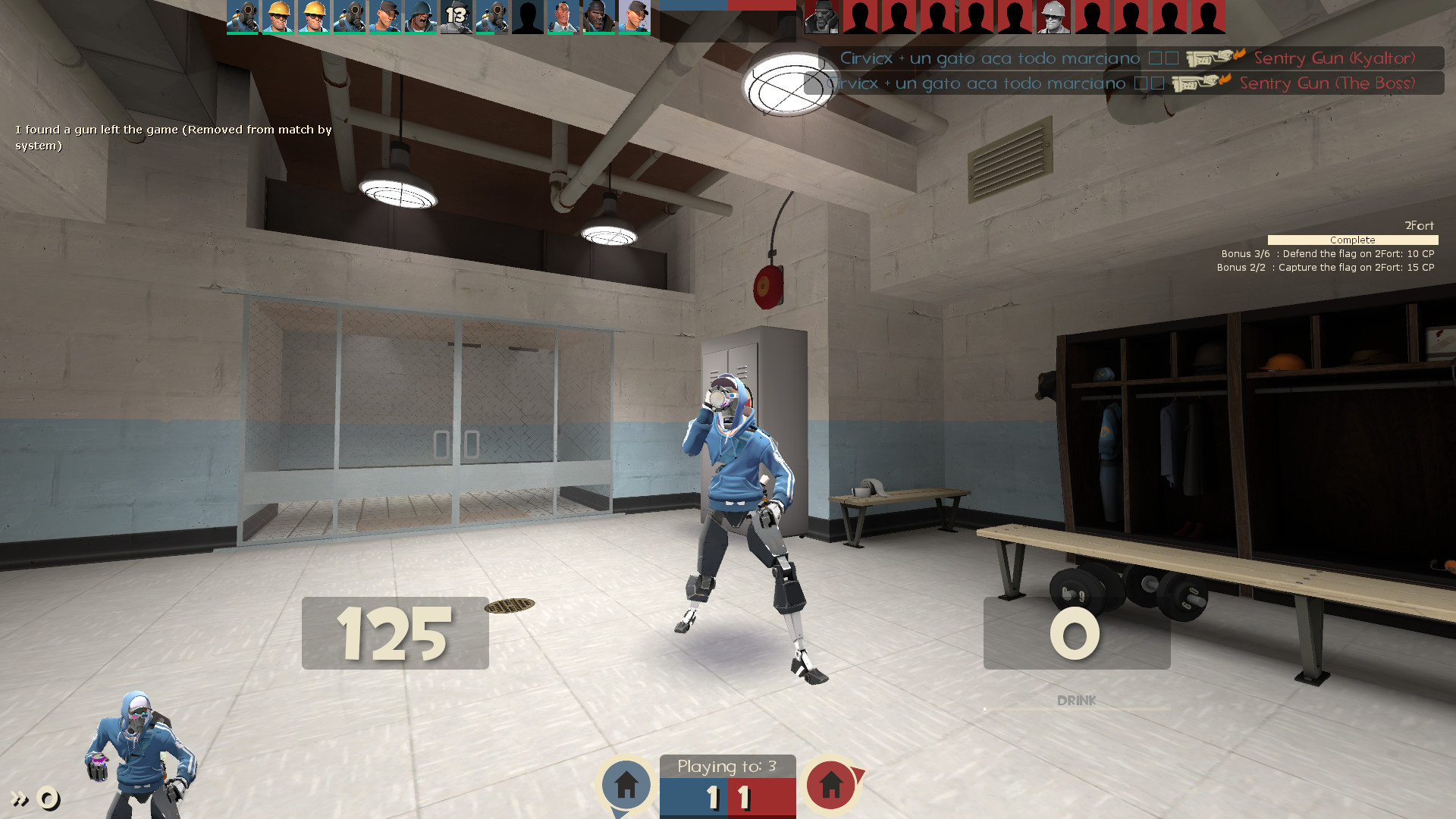Click the portrait showing respawn timer 13
Viewport: 1456px width, 819px height.
pyautogui.click(x=455, y=17)
